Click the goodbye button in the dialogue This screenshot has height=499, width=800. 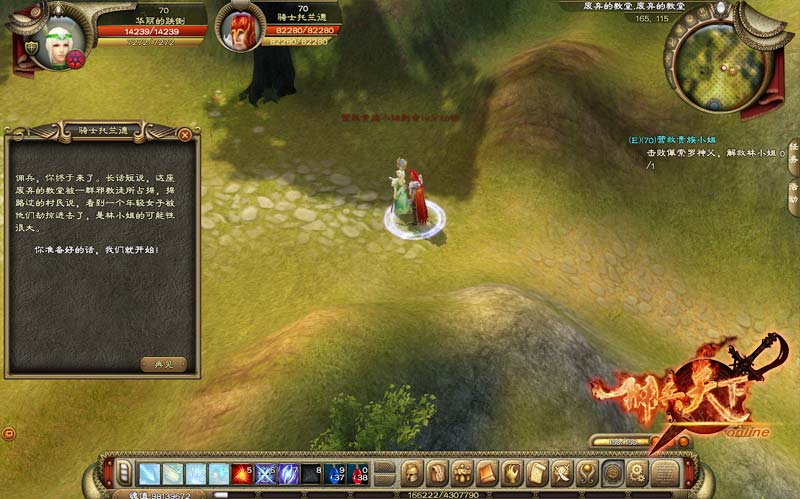(163, 364)
